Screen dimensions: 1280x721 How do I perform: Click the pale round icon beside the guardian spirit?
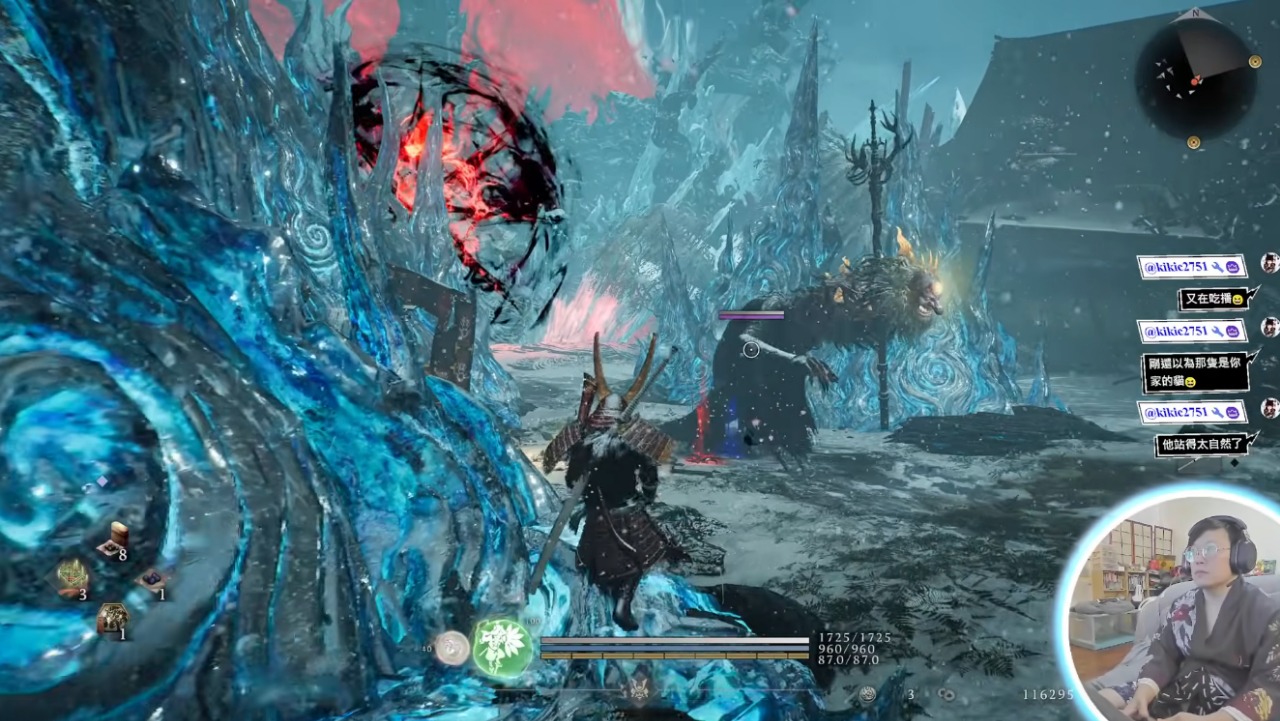(453, 647)
